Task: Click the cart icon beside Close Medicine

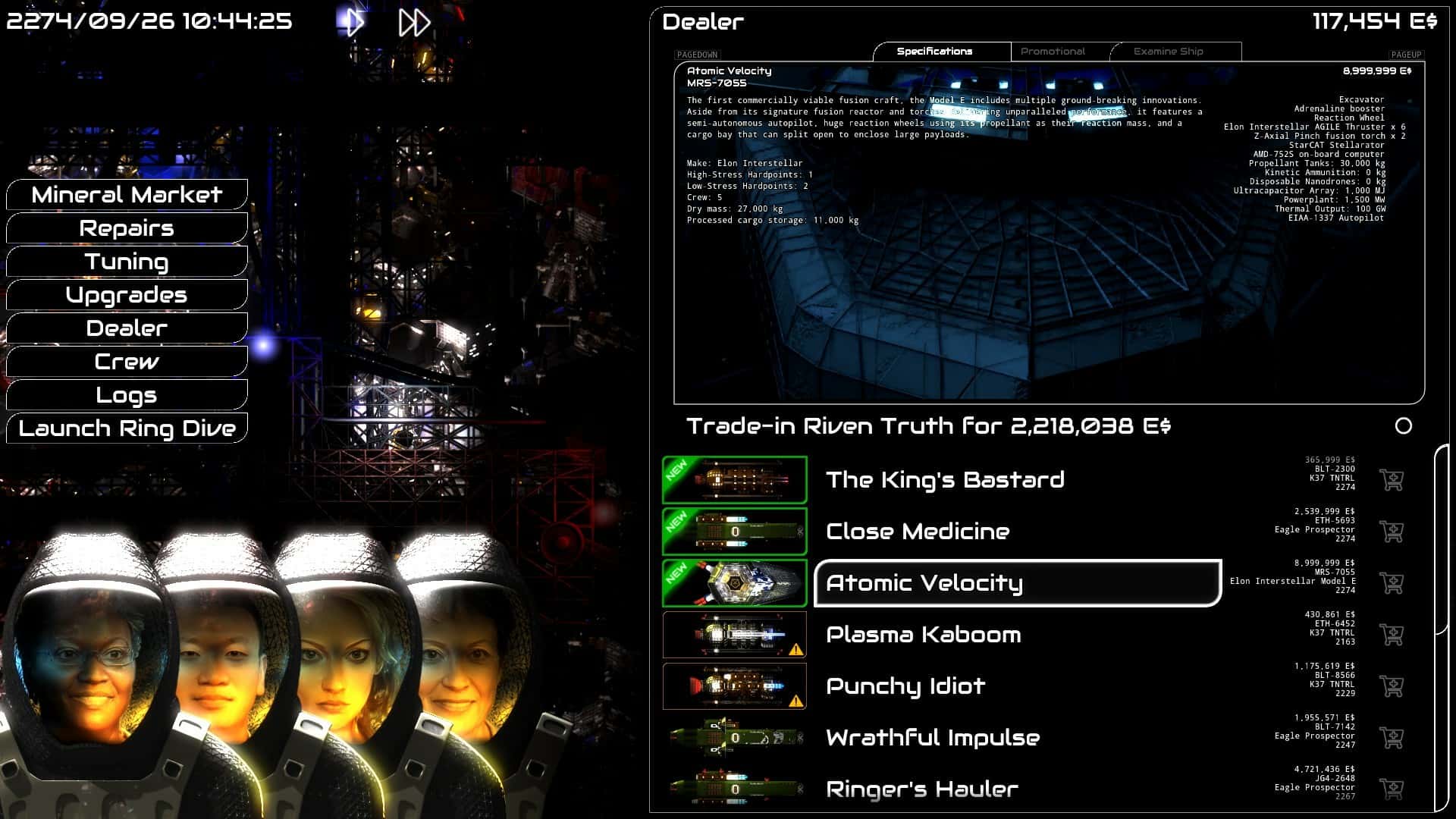Action: pos(1392,531)
